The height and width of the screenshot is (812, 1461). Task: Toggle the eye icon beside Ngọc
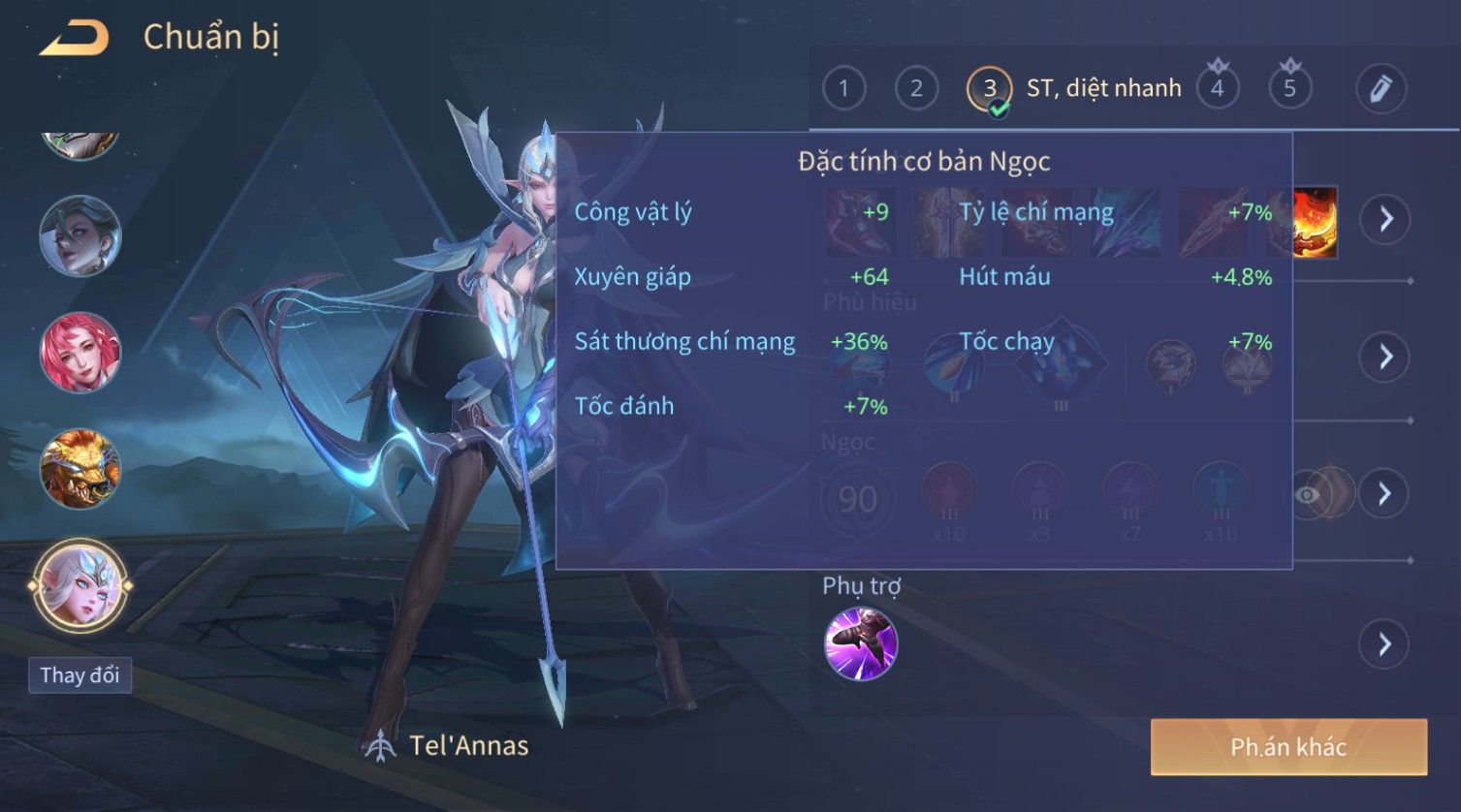coord(1308,495)
